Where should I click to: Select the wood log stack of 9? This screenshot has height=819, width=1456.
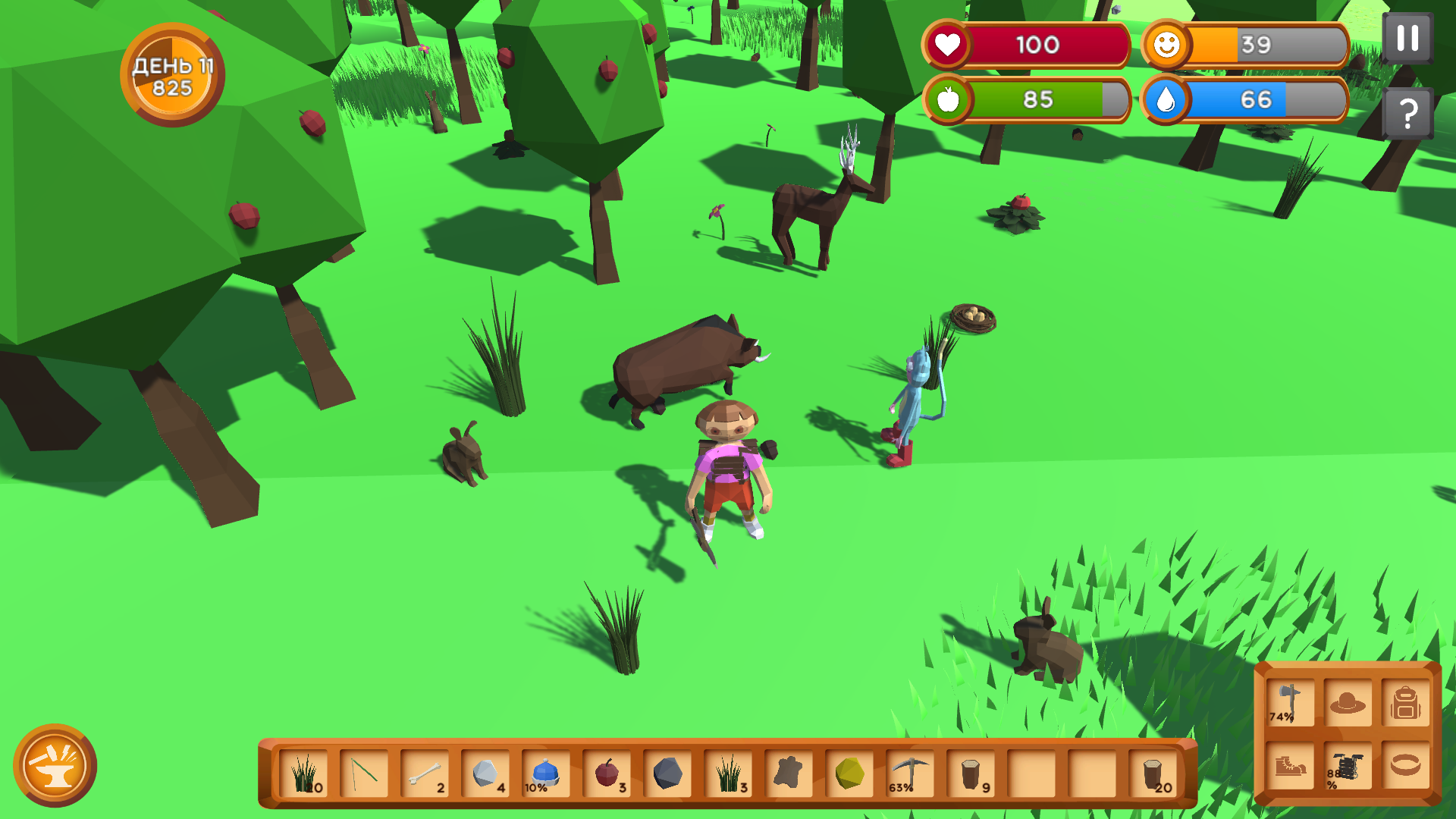coord(971,773)
